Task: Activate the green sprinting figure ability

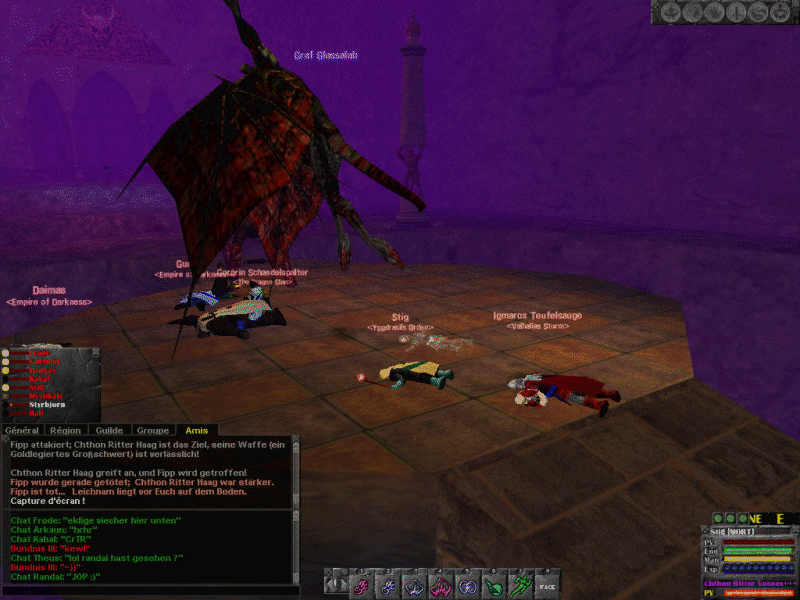Action: point(520,585)
